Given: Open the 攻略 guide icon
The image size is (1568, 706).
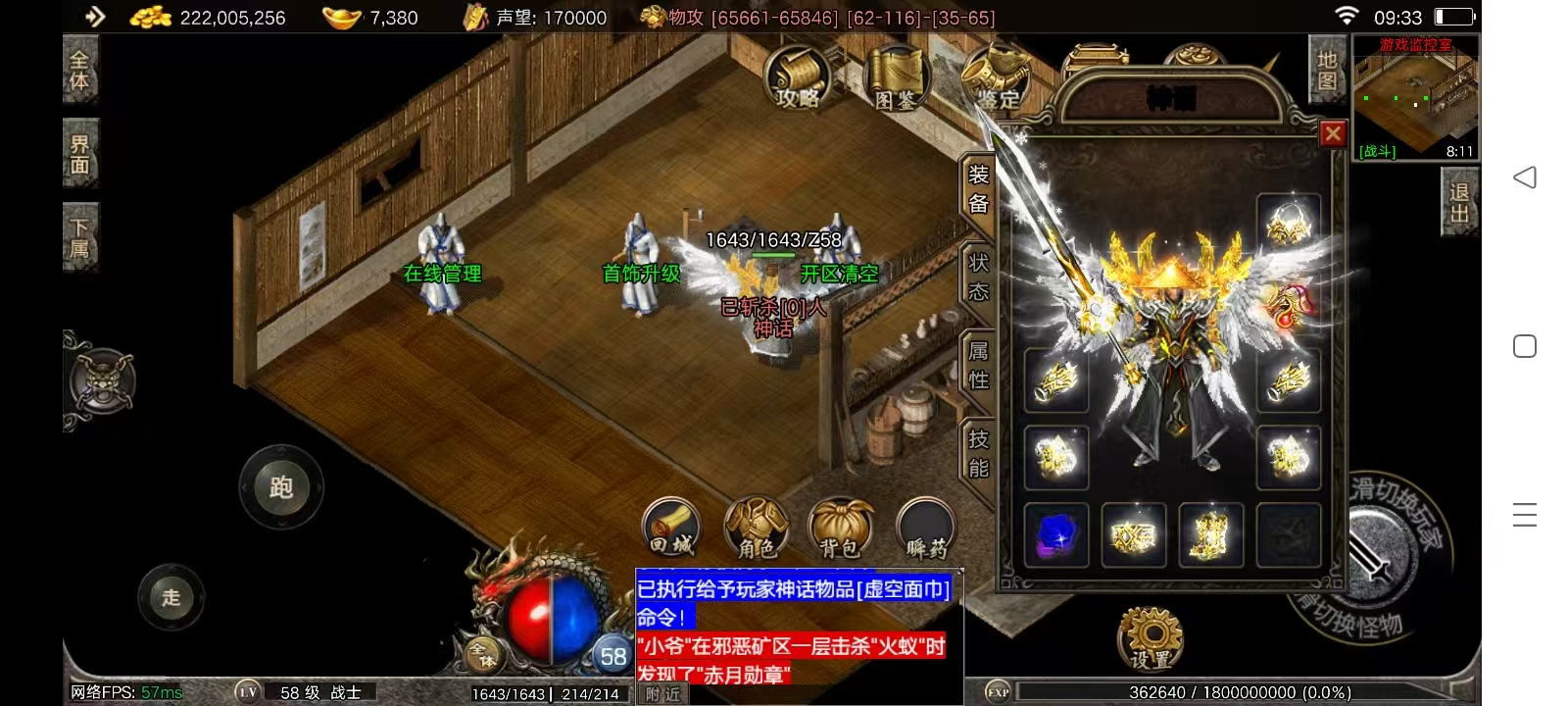Looking at the screenshot, I should [798, 77].
